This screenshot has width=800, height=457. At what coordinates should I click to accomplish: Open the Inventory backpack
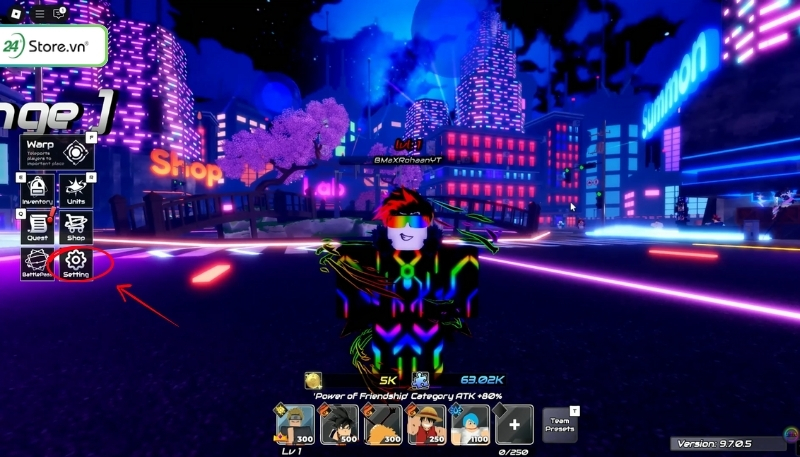tap(38, 189)
